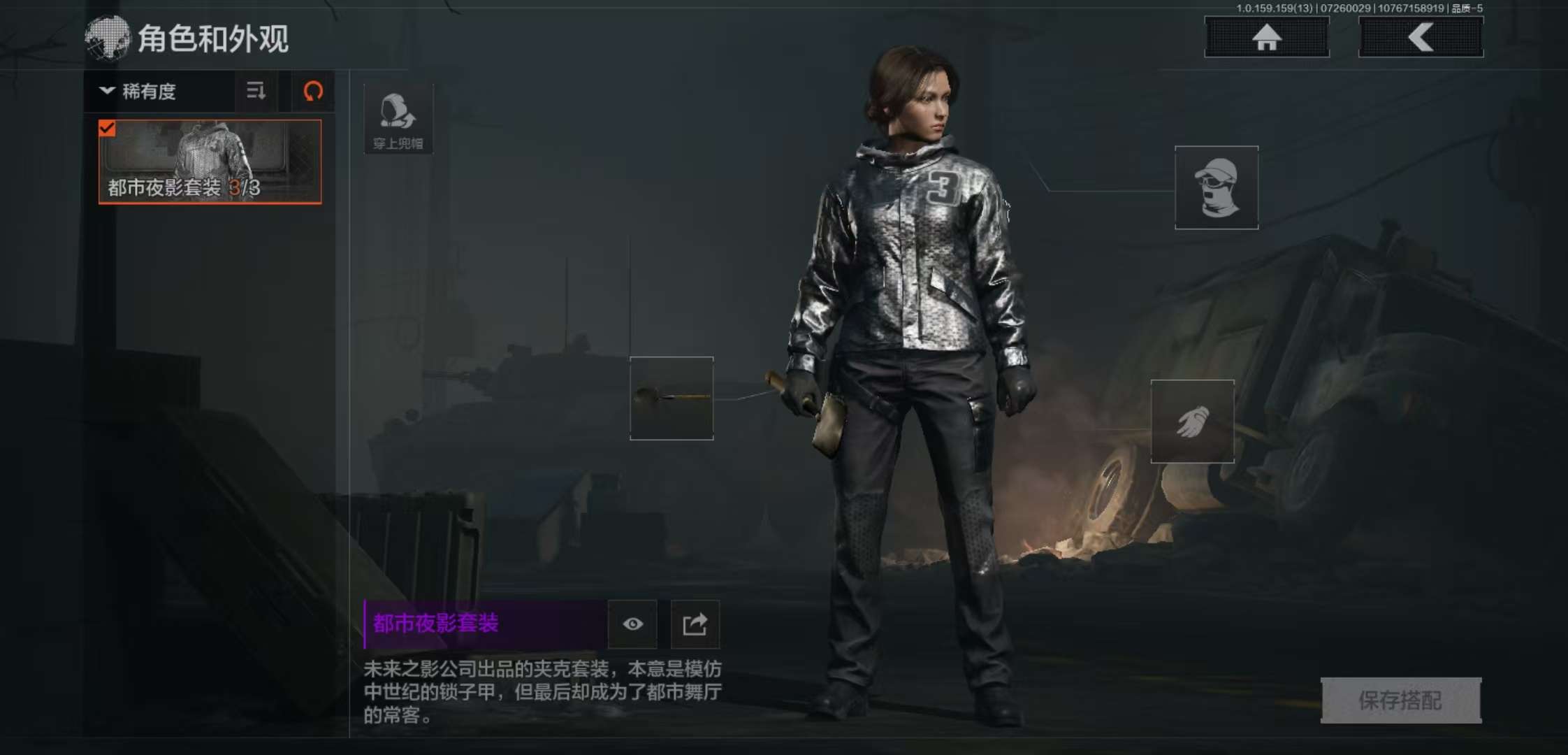Click the orange refresh icon
This screenshot has height=755, width=1568.
tap(312, 92)
